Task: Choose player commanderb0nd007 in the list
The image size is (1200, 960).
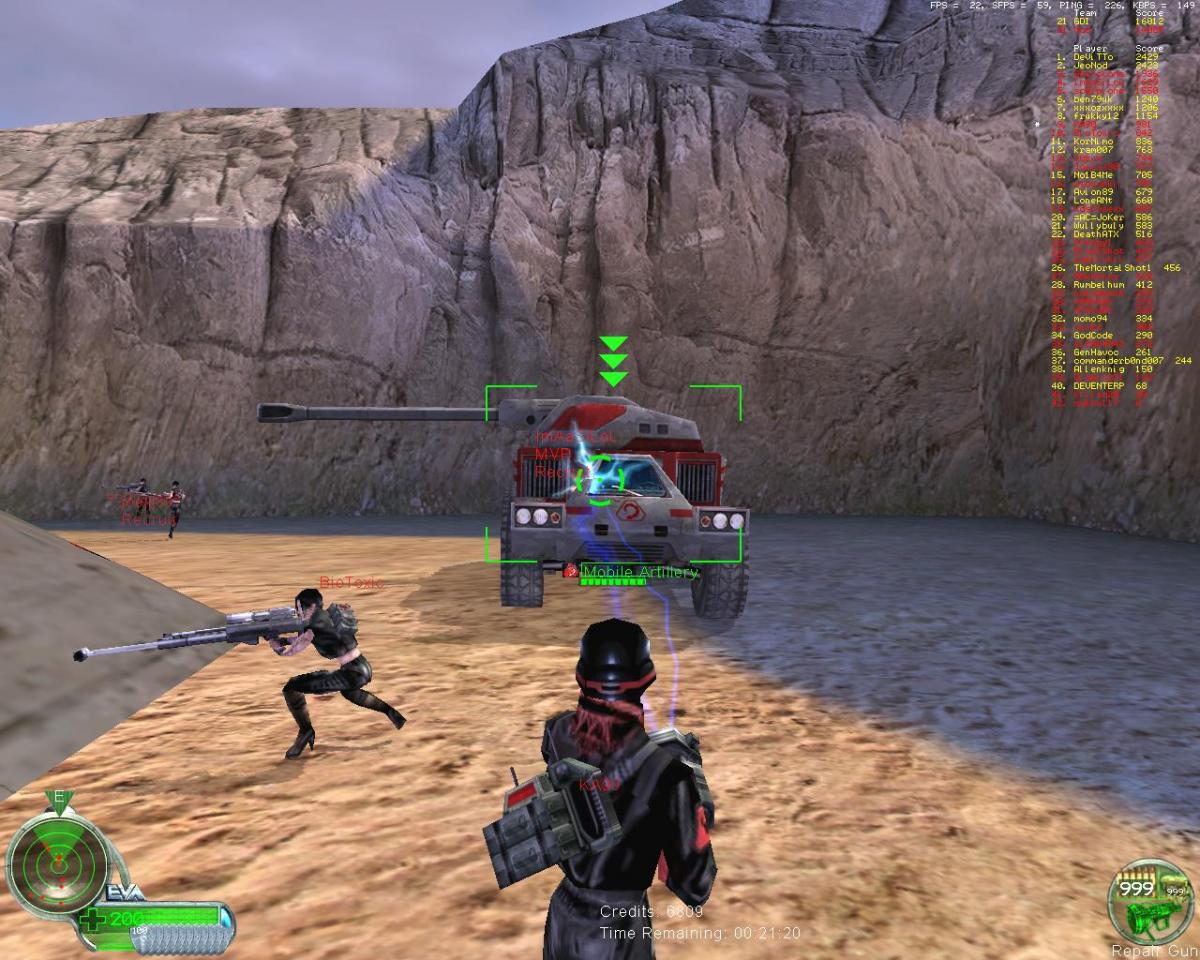Action: [1118, 360]
